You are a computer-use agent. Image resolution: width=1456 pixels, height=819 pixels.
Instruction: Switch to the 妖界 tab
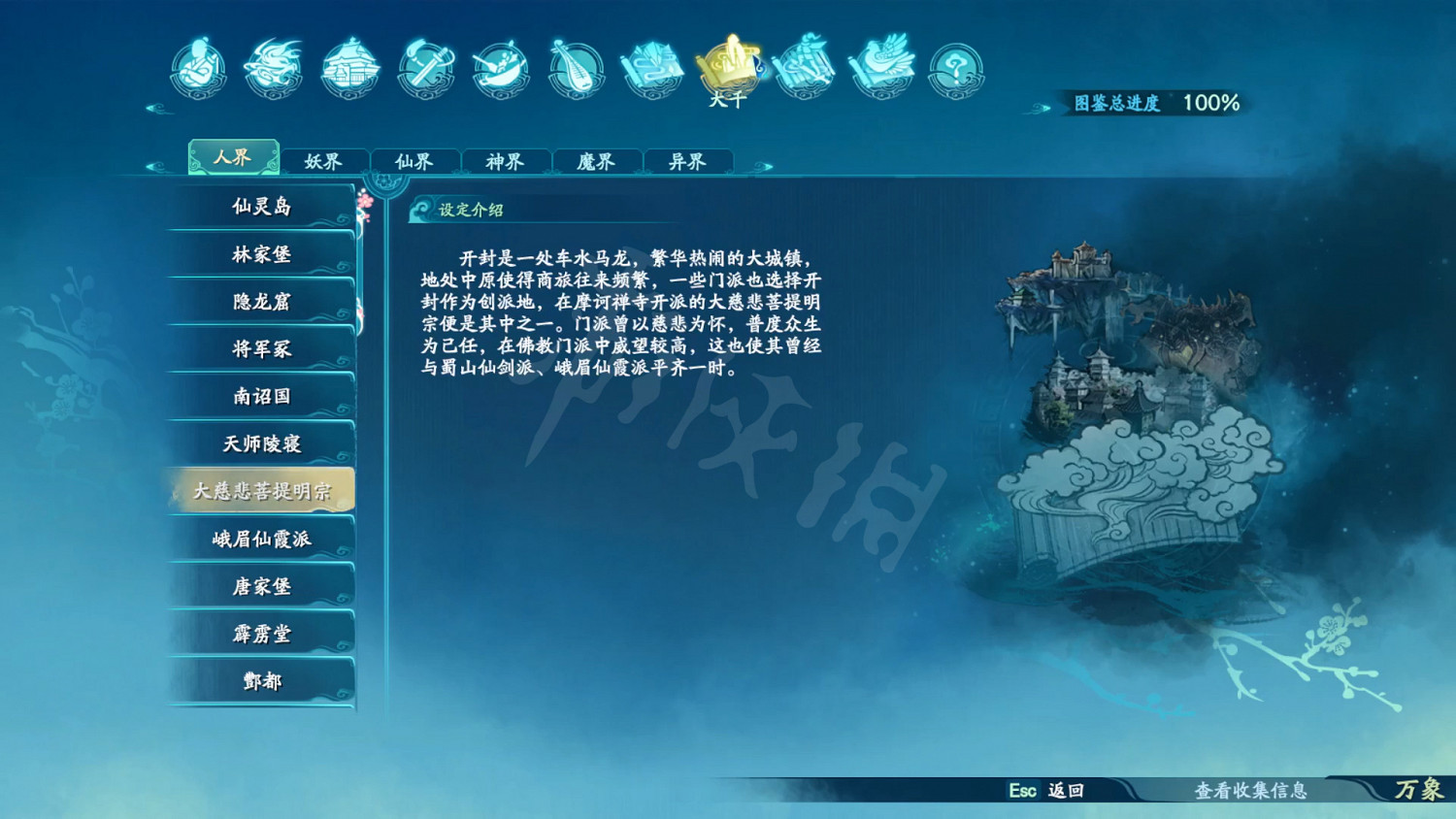click(x=323, y=161)
